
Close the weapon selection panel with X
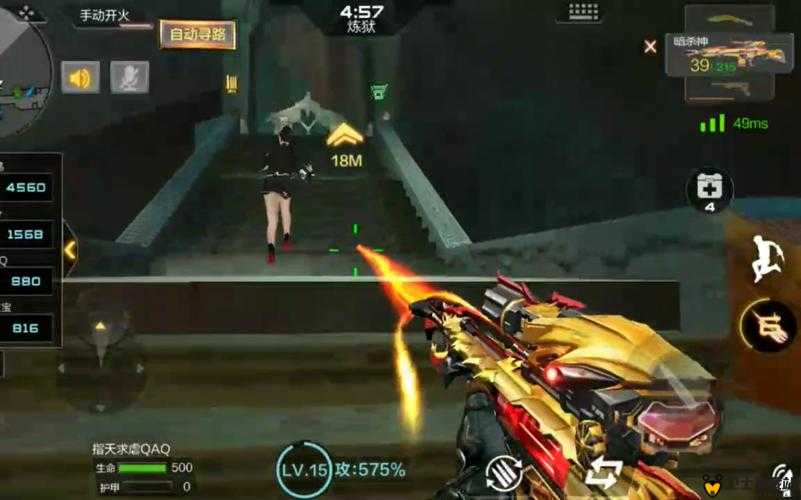(651, 46)
